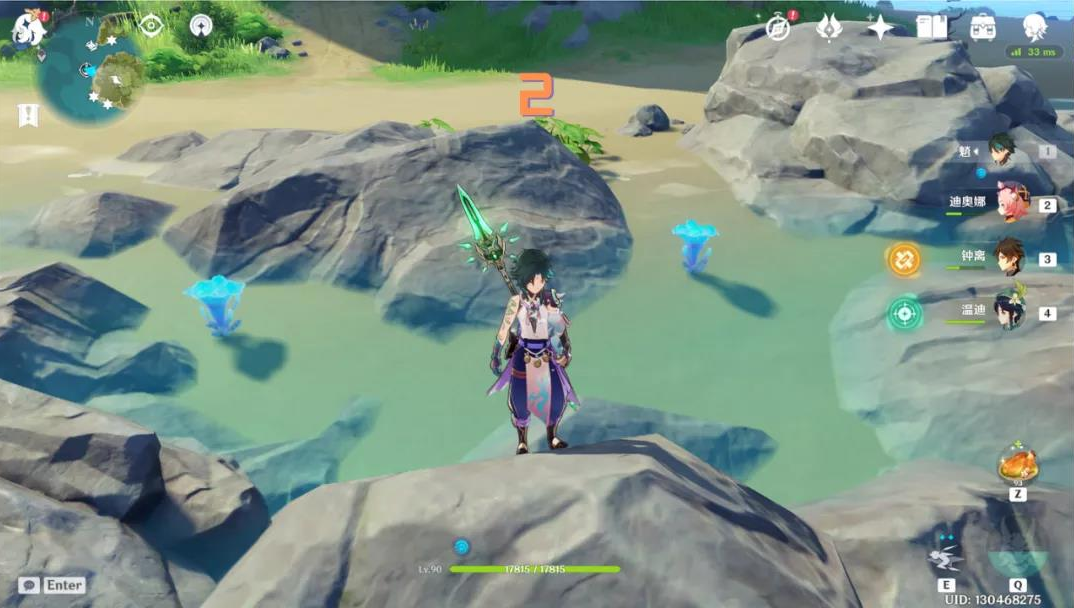Open the Archive book icon
Image resolution: width=1074 pixels, height=608 pixels.
(931, 28)
